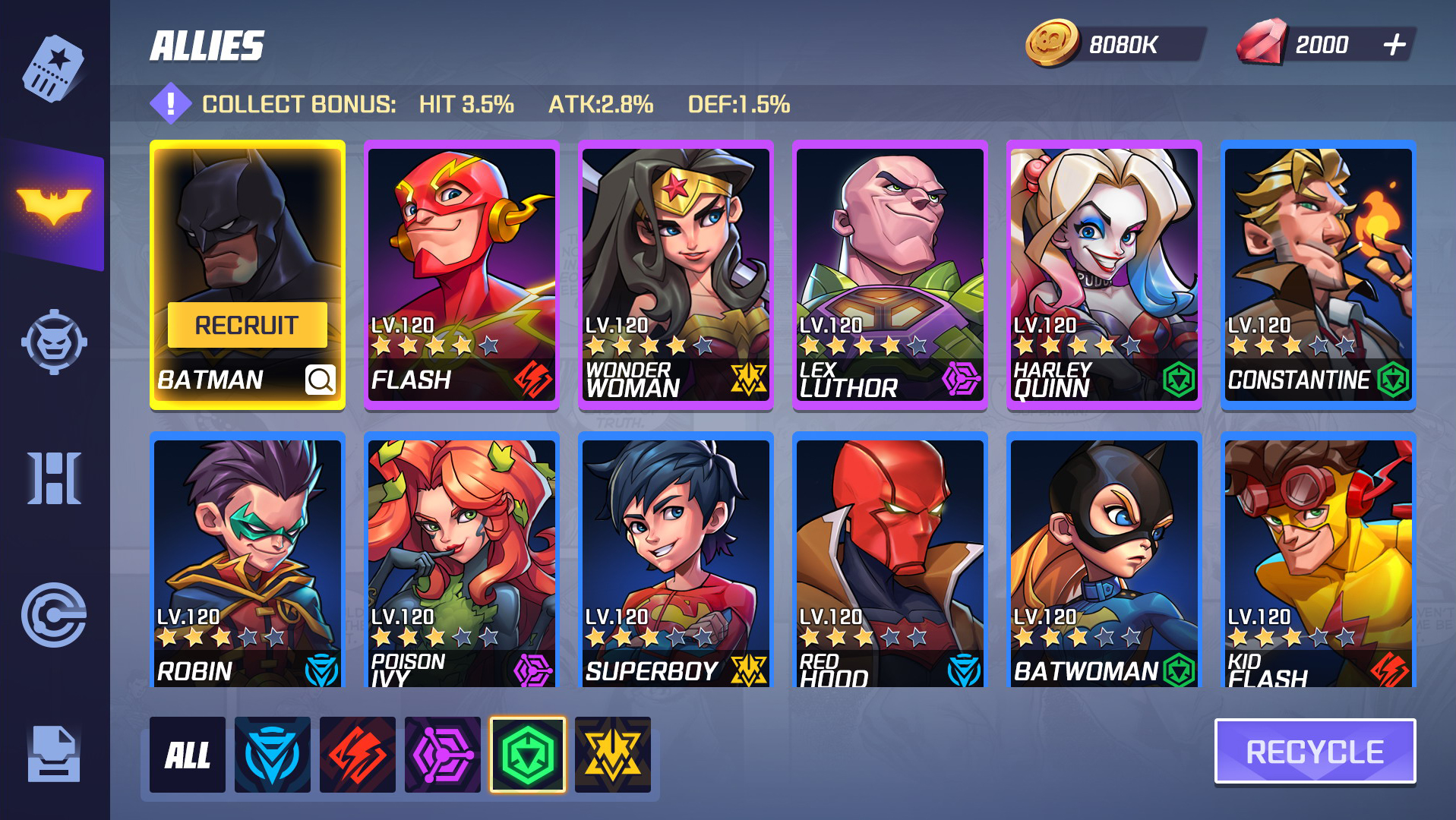
Task: Inspect Batman with the magnifier icon
Action: (x=320, y=379)
